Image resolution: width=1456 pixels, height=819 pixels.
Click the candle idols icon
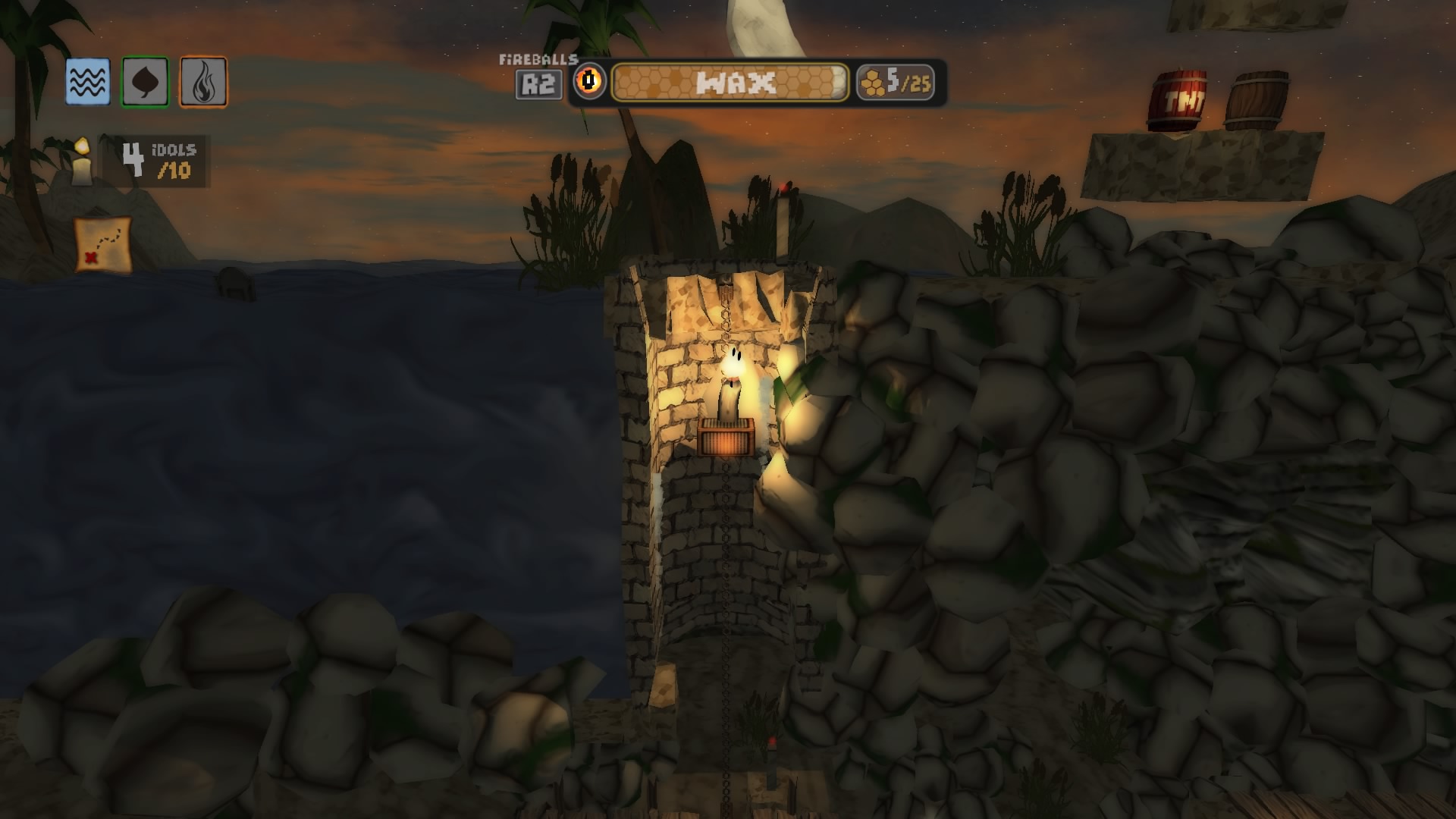coord(82,162)
